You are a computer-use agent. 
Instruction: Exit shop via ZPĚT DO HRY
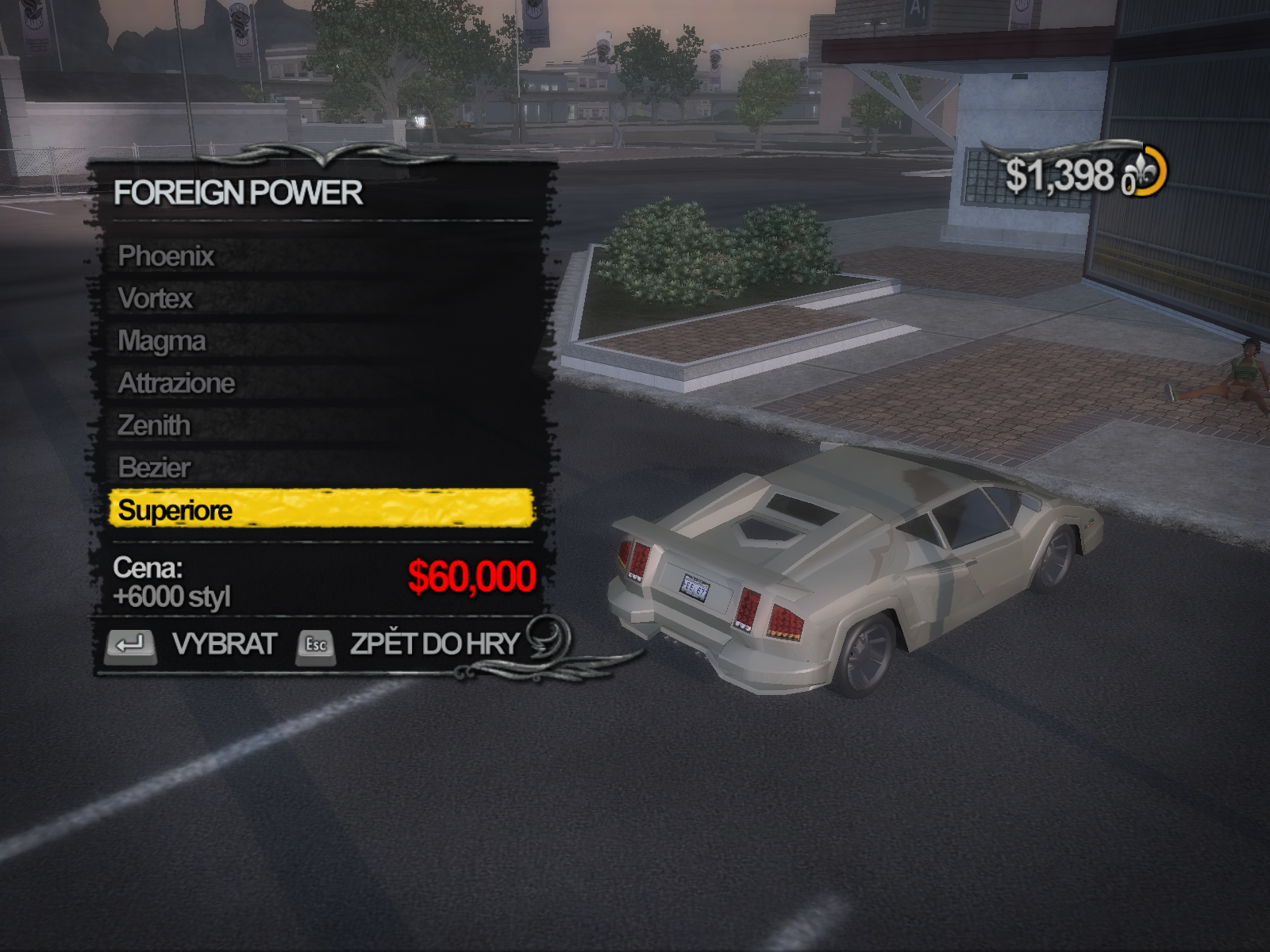[x=410, y=643]
